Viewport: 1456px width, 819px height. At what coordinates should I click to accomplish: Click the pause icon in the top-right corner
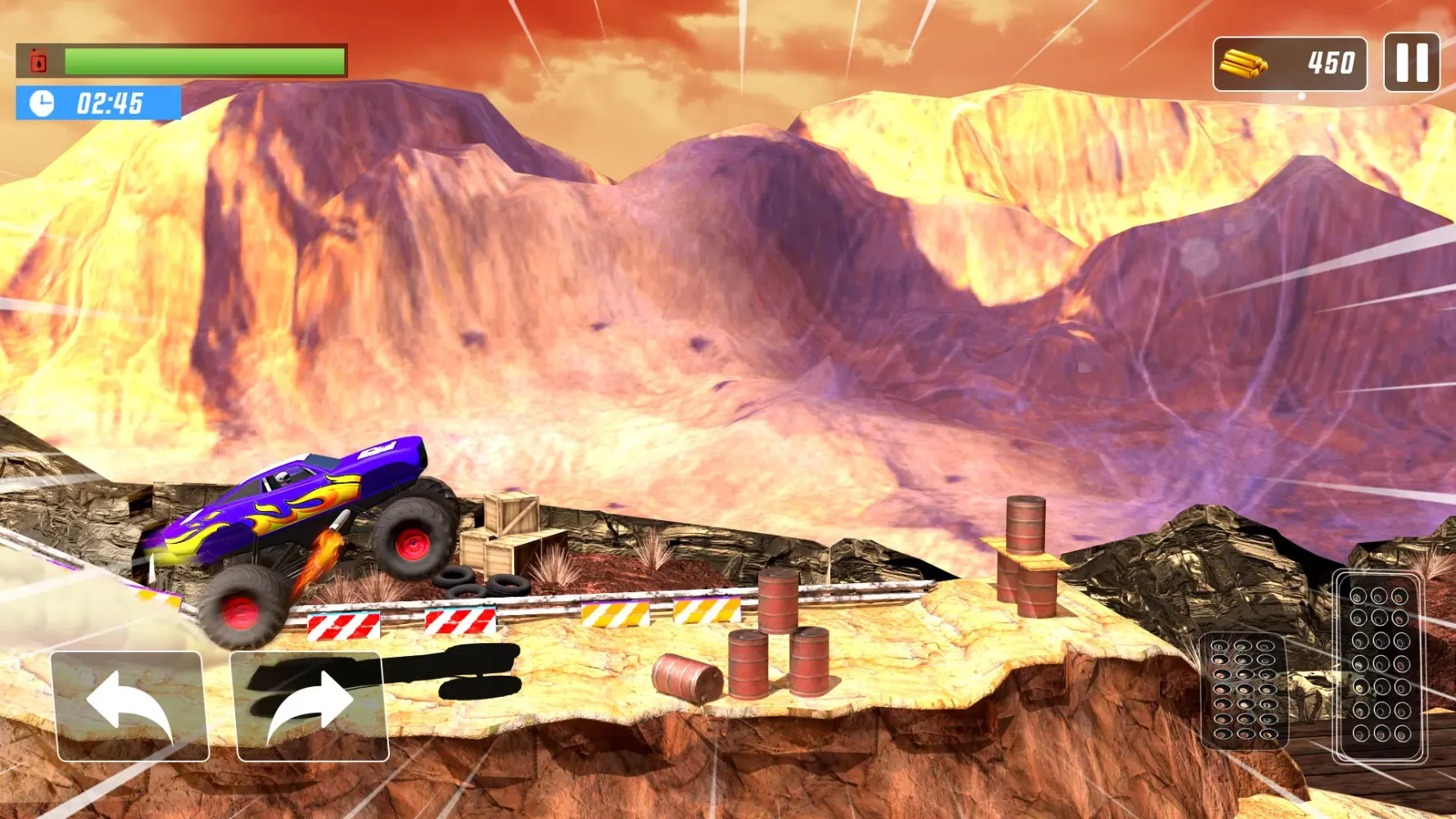pyautogui.click(x=1410, y=62)
